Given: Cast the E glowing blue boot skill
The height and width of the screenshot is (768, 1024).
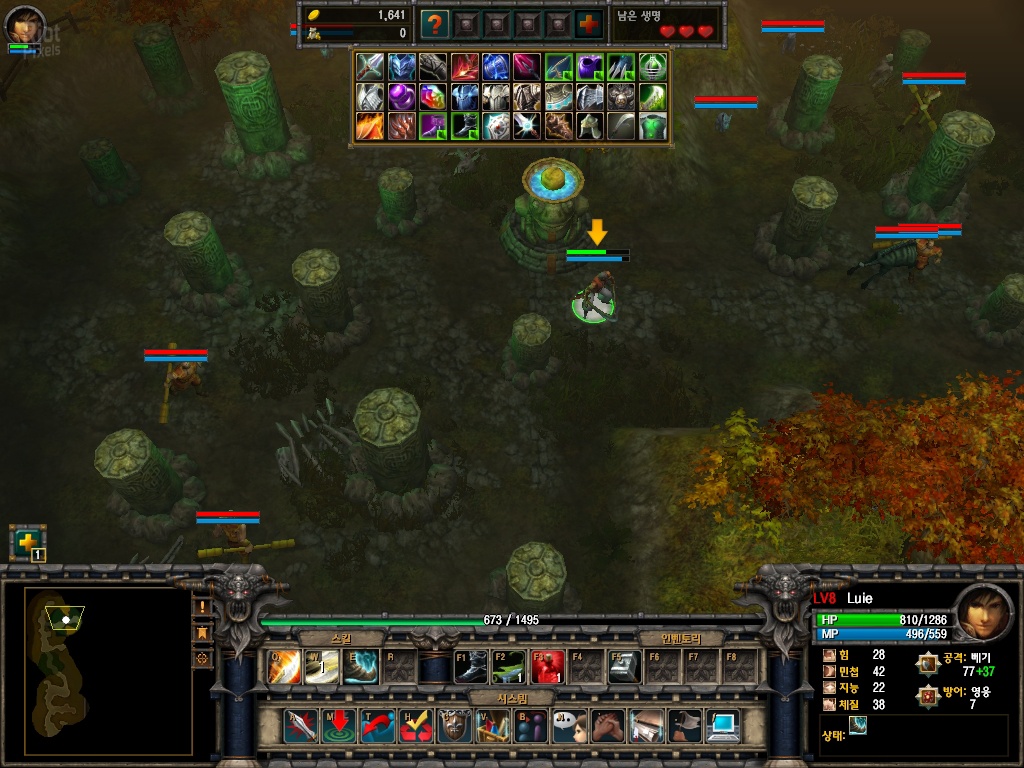Looking at the screenshot, I should (x=360, y=666).
